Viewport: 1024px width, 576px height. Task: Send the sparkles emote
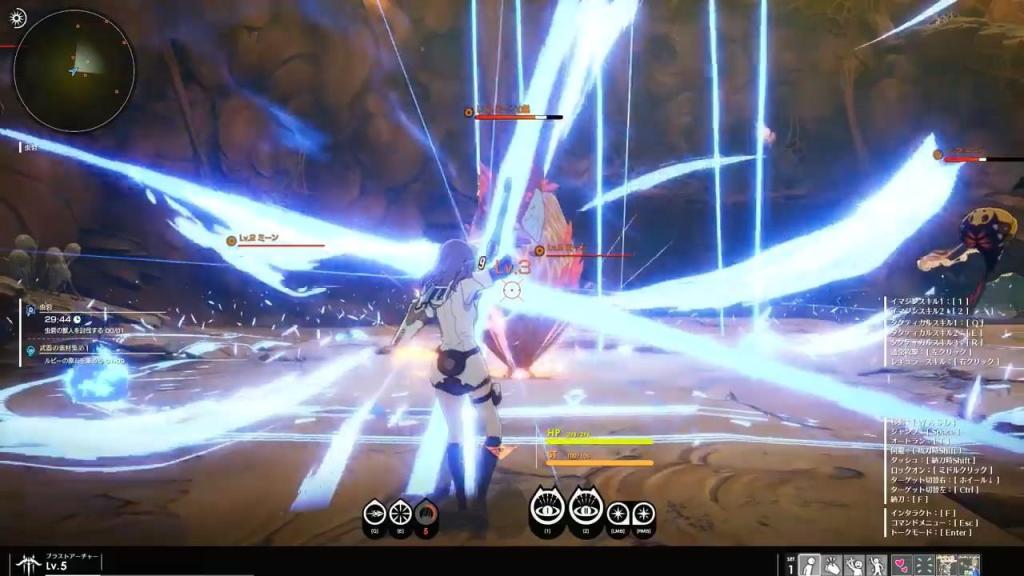(922, 565)
